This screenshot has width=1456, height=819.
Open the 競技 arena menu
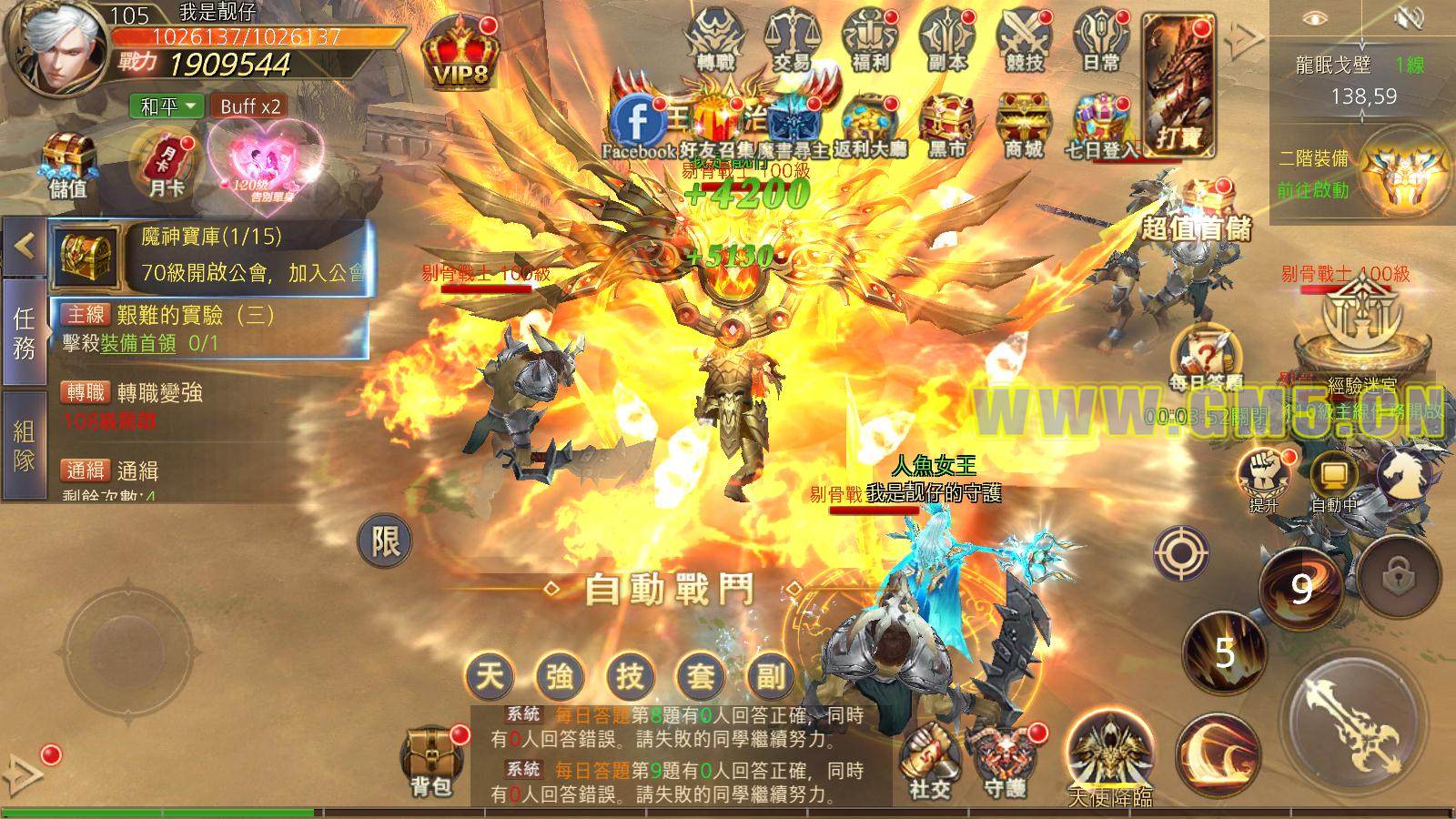point(1024,40)
